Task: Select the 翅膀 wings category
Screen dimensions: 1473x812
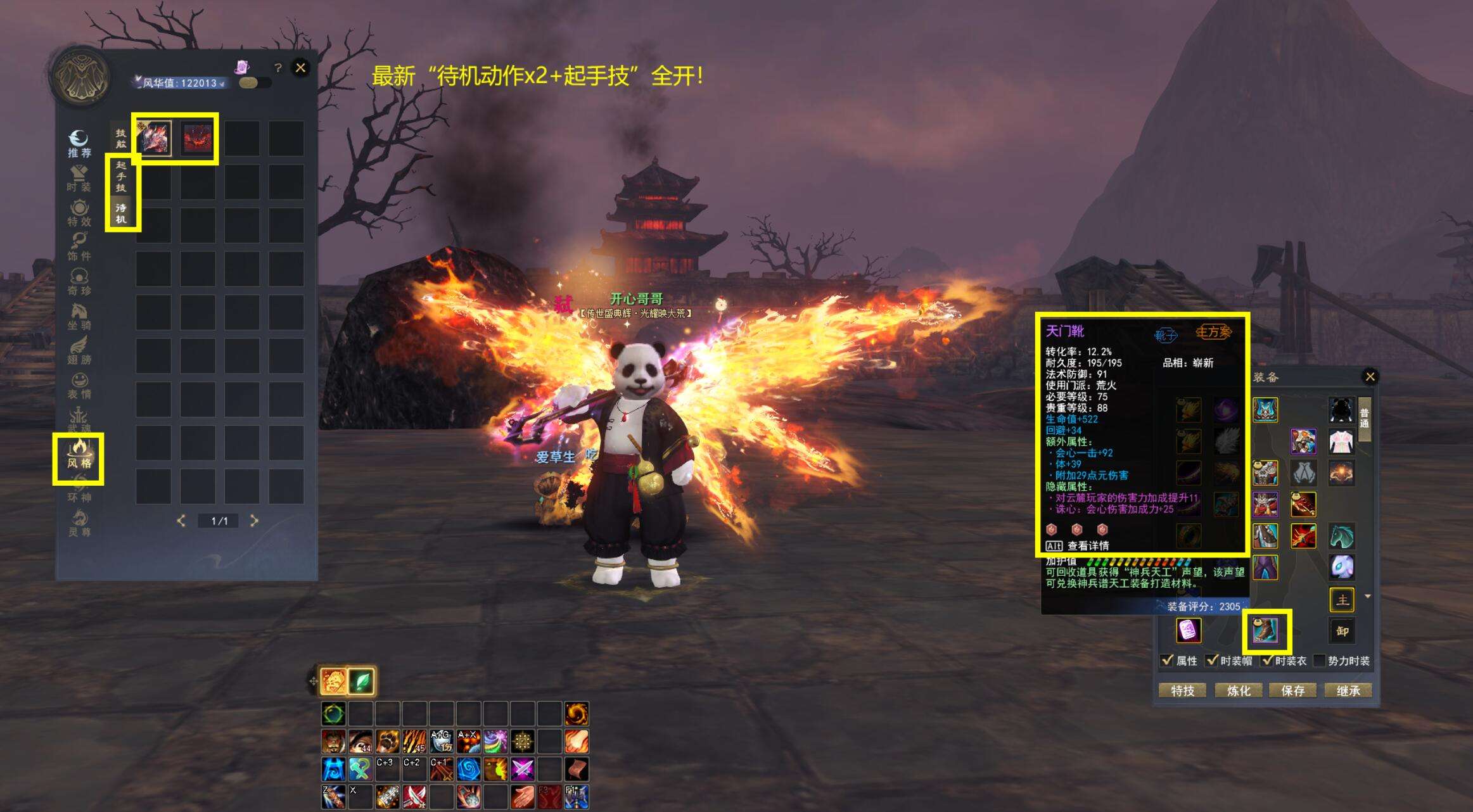Action: (x=79, y=351)
